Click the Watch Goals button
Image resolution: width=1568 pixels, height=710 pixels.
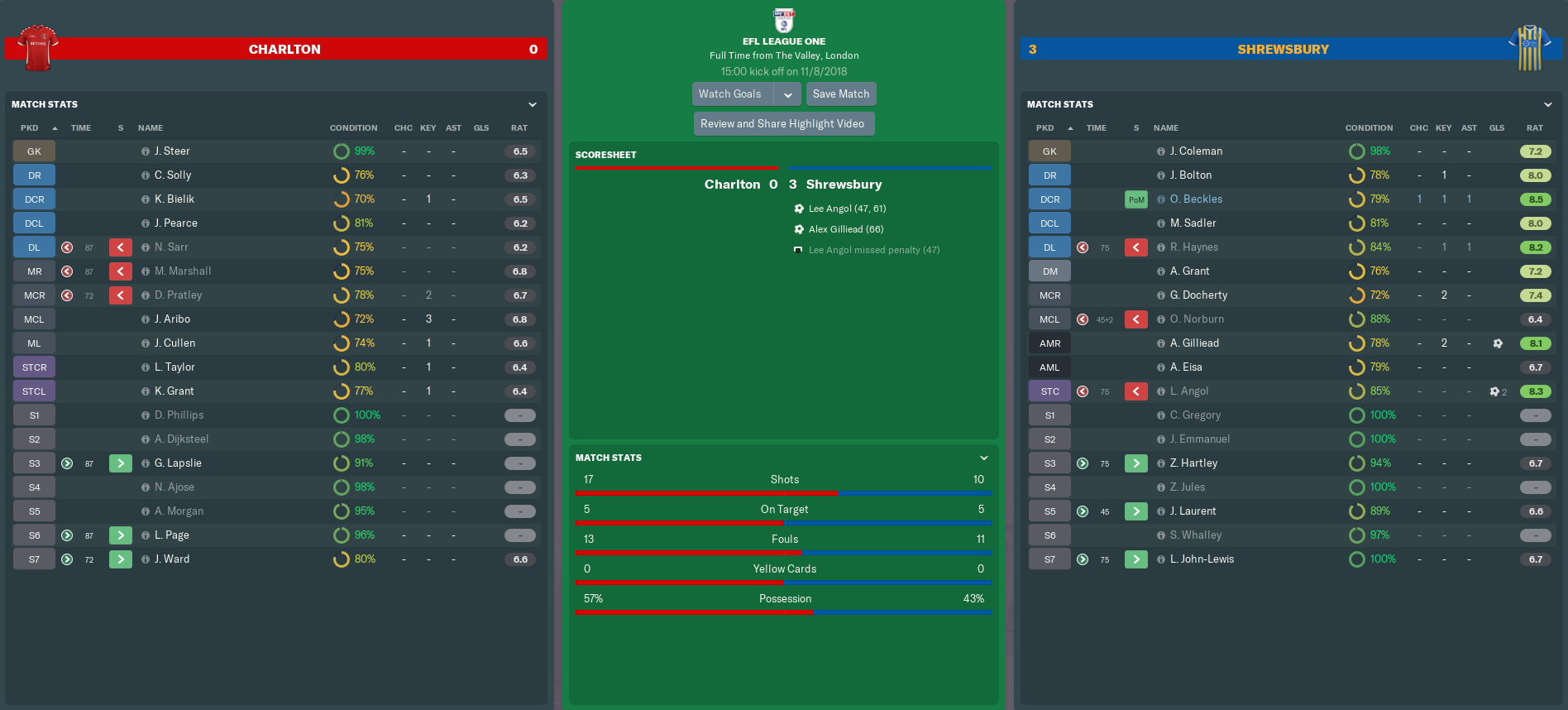(x=730, y=94)
